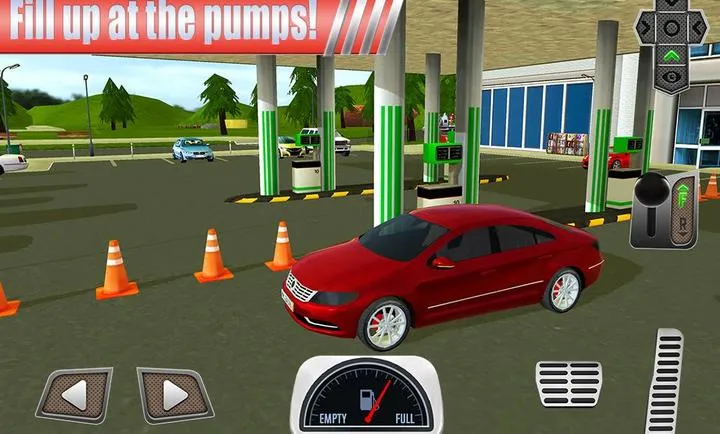The height and width of the screenshot is (434, 720).
Task: Tap the right steering arrow button
Action: click(174, 395)
